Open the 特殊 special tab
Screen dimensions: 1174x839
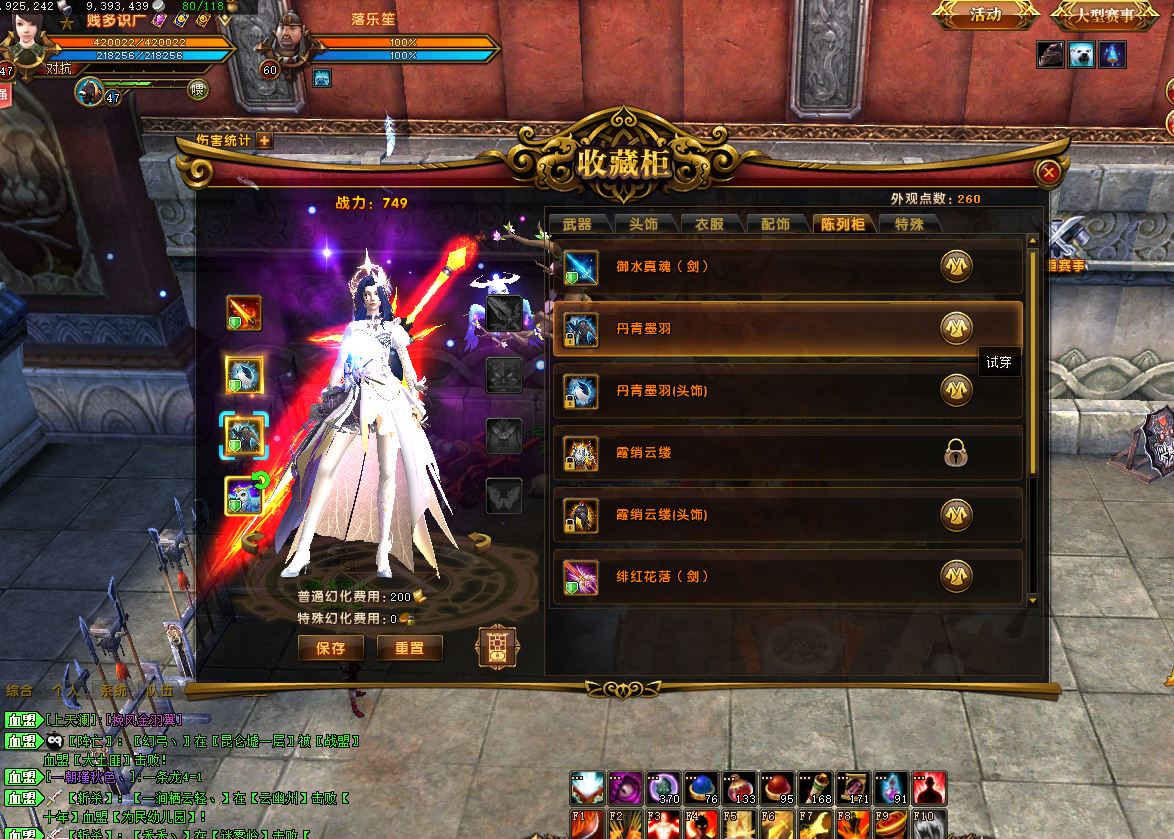(908, 224)
